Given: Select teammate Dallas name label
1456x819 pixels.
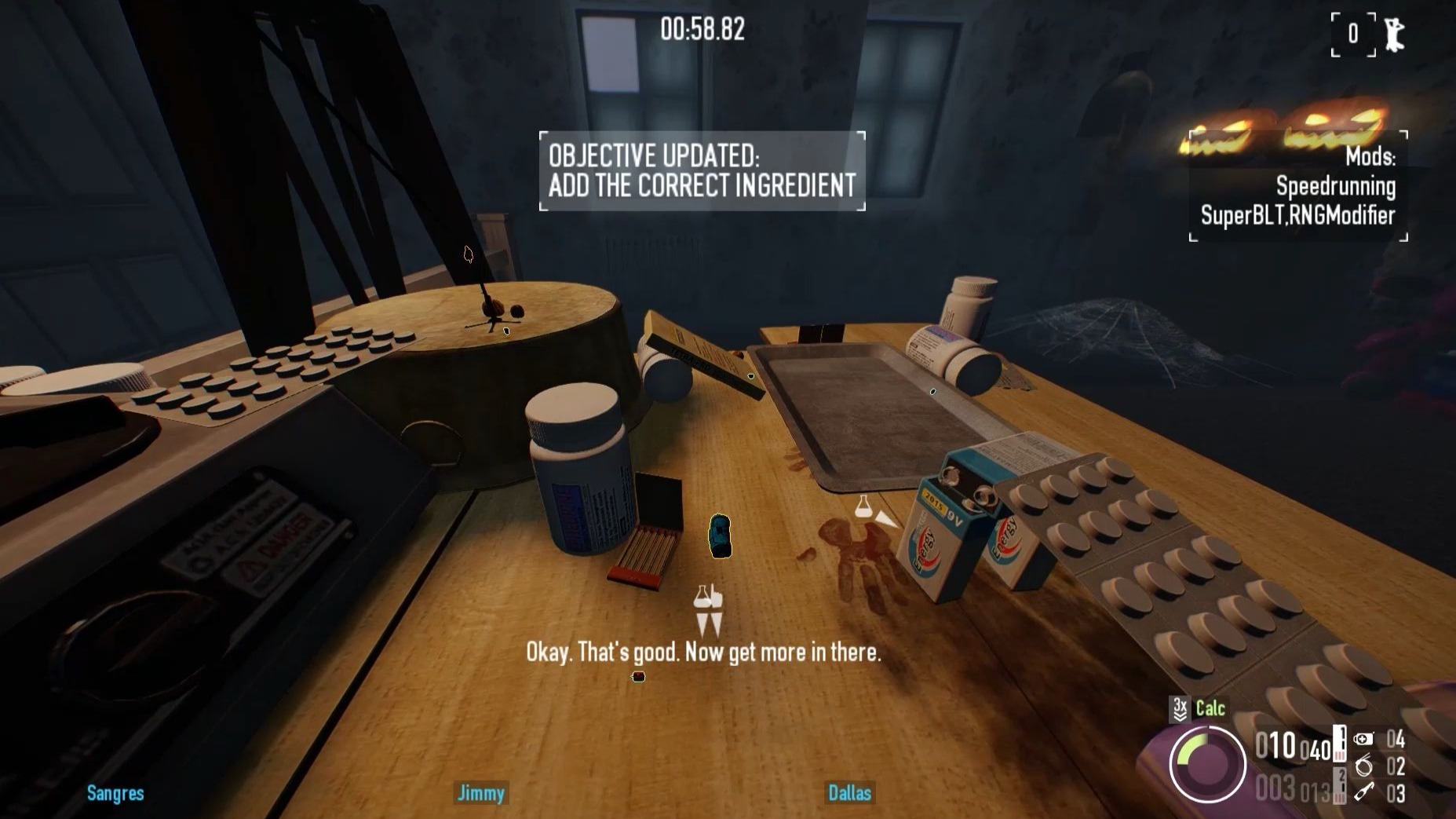Looking at the screenshot, I should click(x=849, y=793).
